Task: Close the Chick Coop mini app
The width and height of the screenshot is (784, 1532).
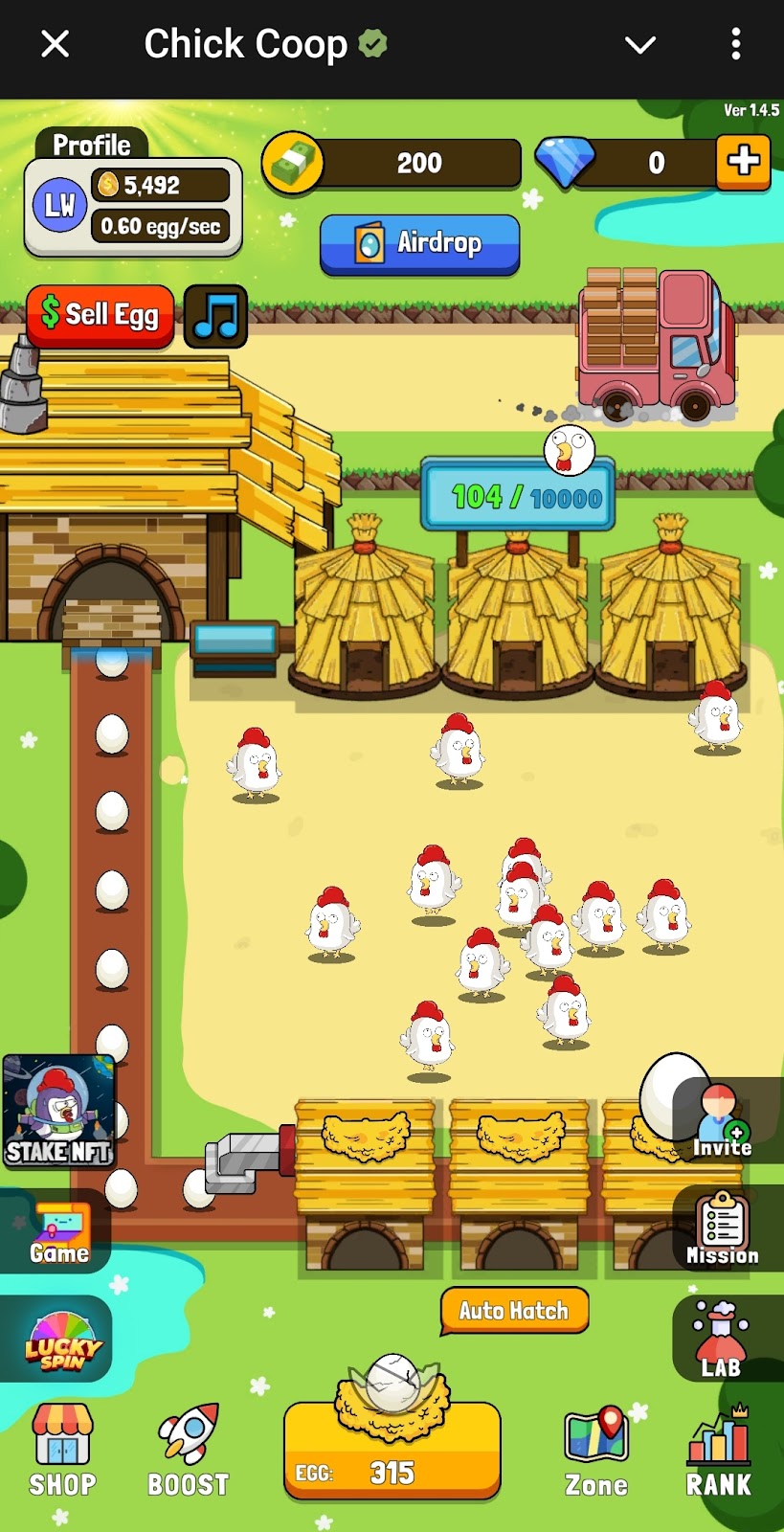Action: coord(56,44)
